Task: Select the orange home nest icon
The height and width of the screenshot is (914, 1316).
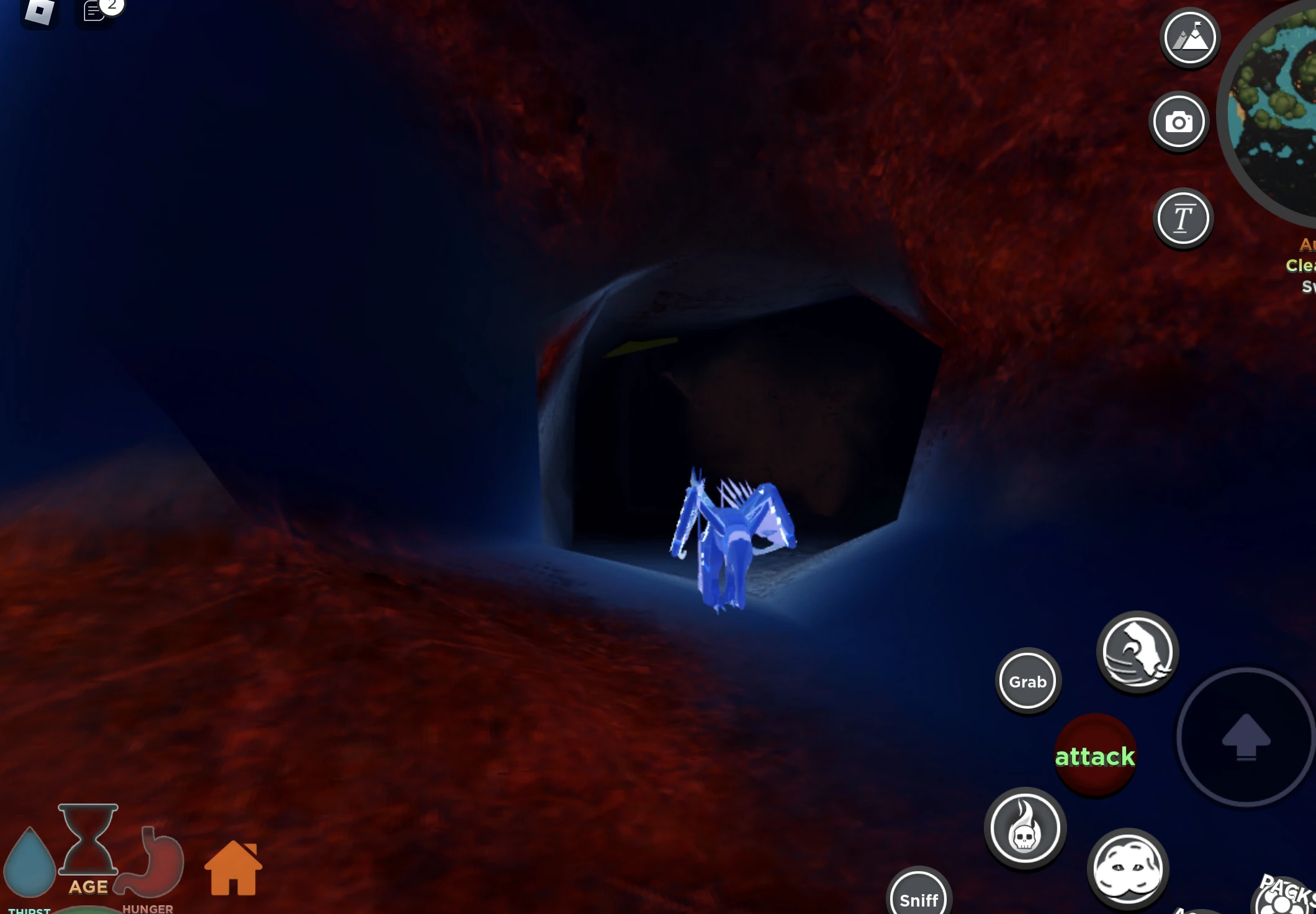Action: click(233, 867)
